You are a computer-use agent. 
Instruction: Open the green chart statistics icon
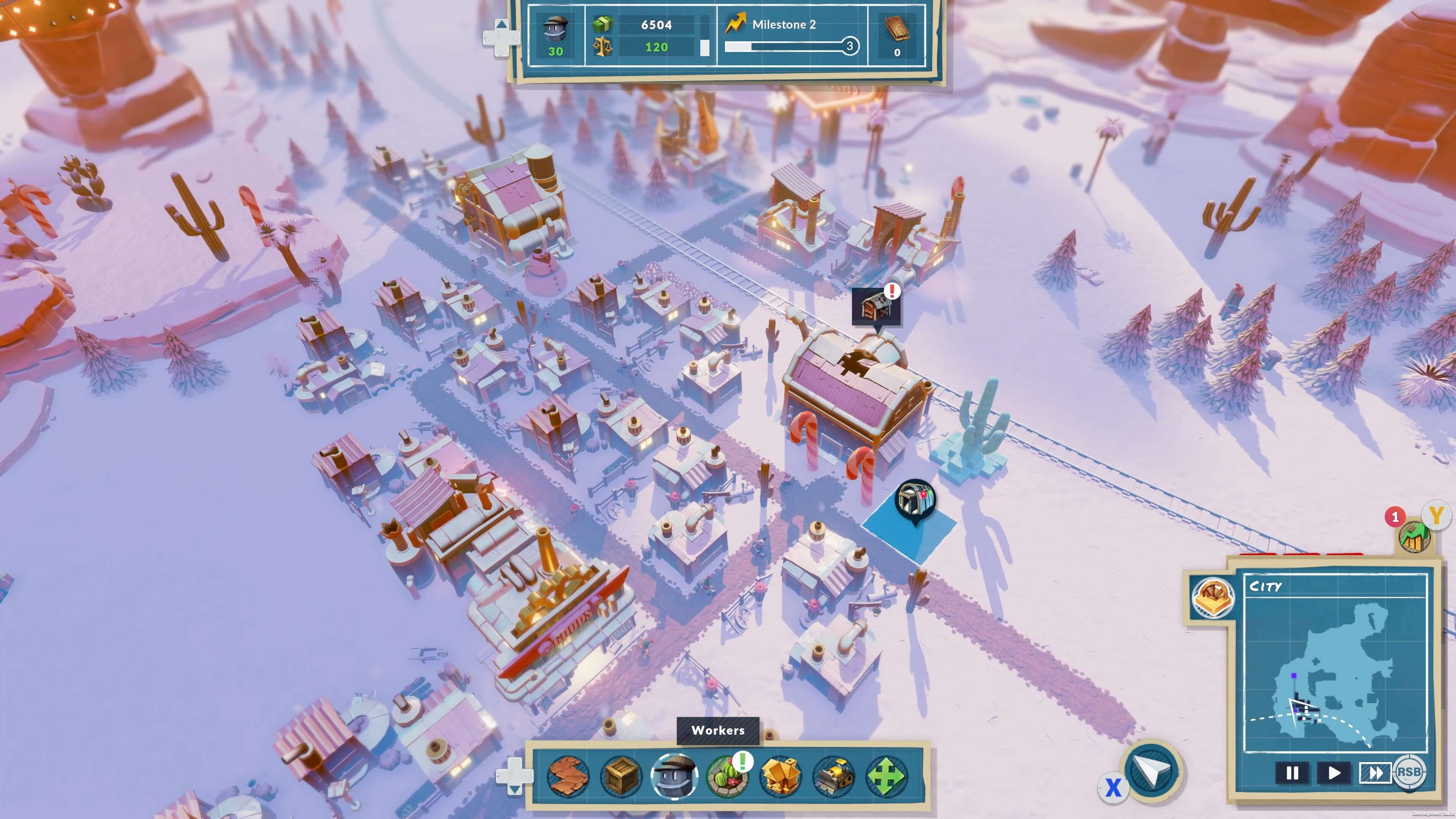[x=1415, y=537]
